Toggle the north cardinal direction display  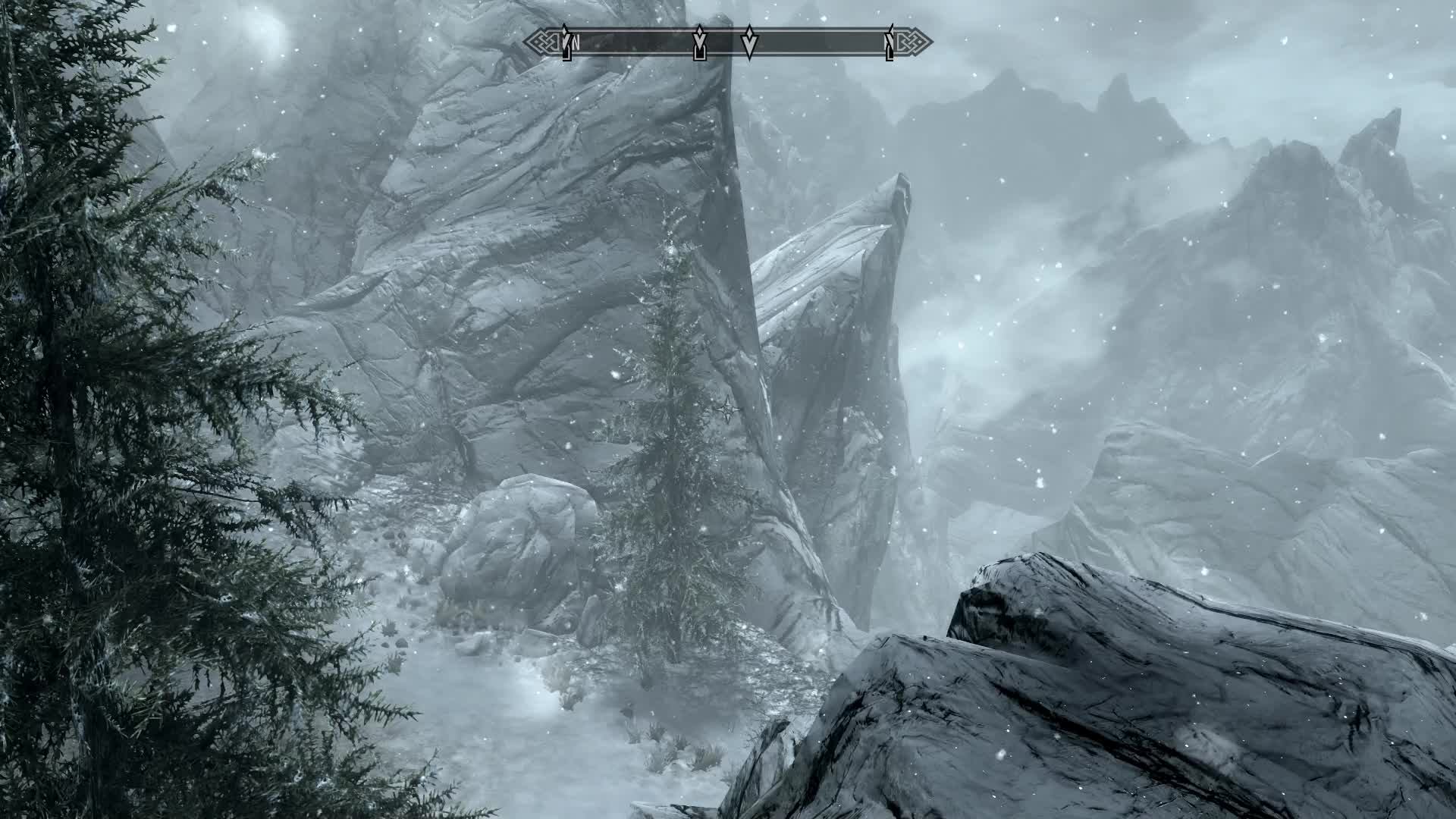point(576,44)
